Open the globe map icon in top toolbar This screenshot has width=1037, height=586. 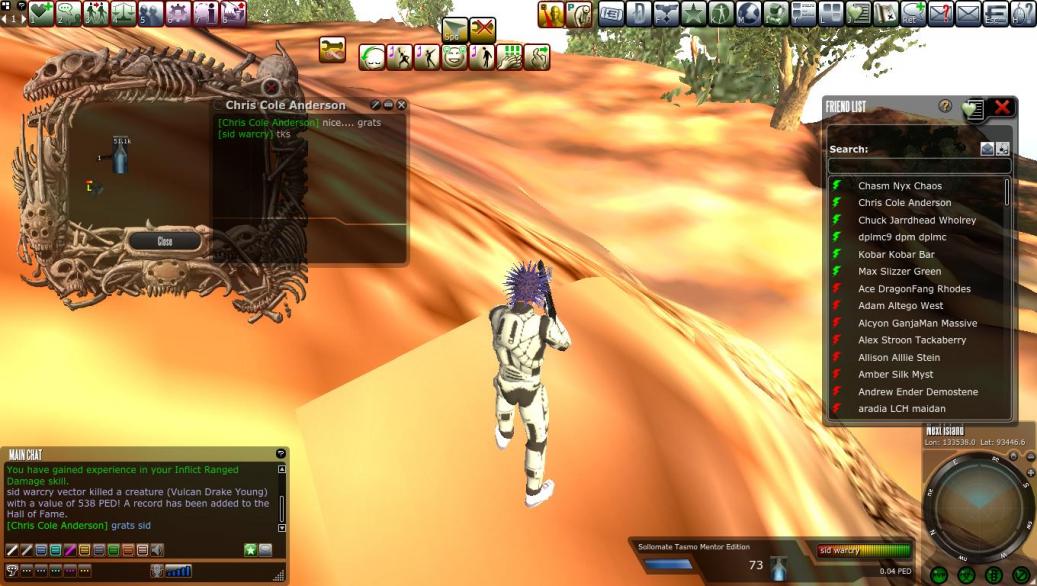[x=748, y=14]
